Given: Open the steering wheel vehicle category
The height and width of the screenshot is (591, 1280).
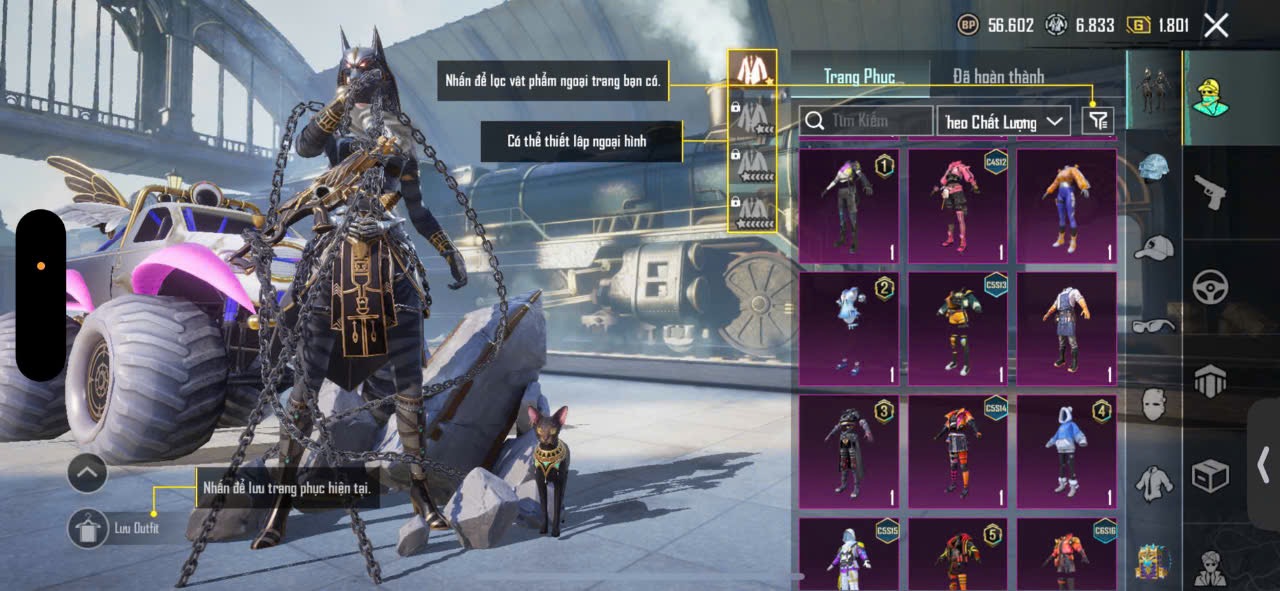Looking at the screenshot, I should 1210,287.
